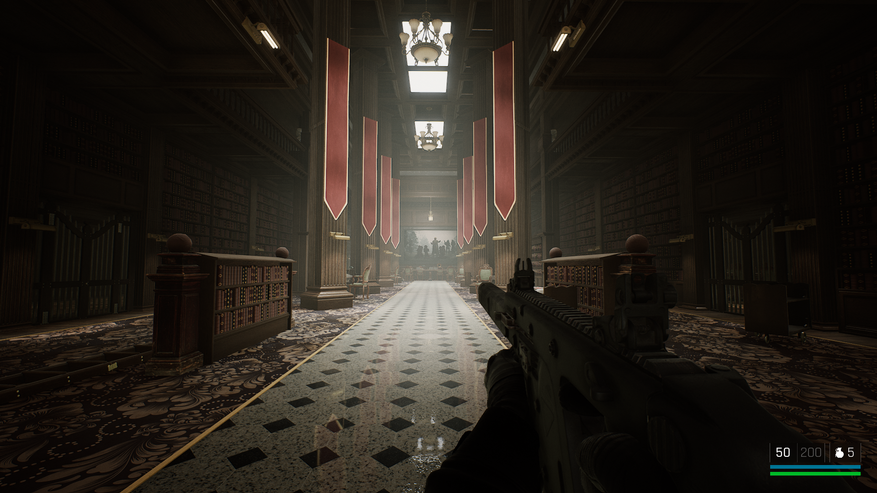
Task: Select the grenade icon in the HUD
Action: click(838, 453)
